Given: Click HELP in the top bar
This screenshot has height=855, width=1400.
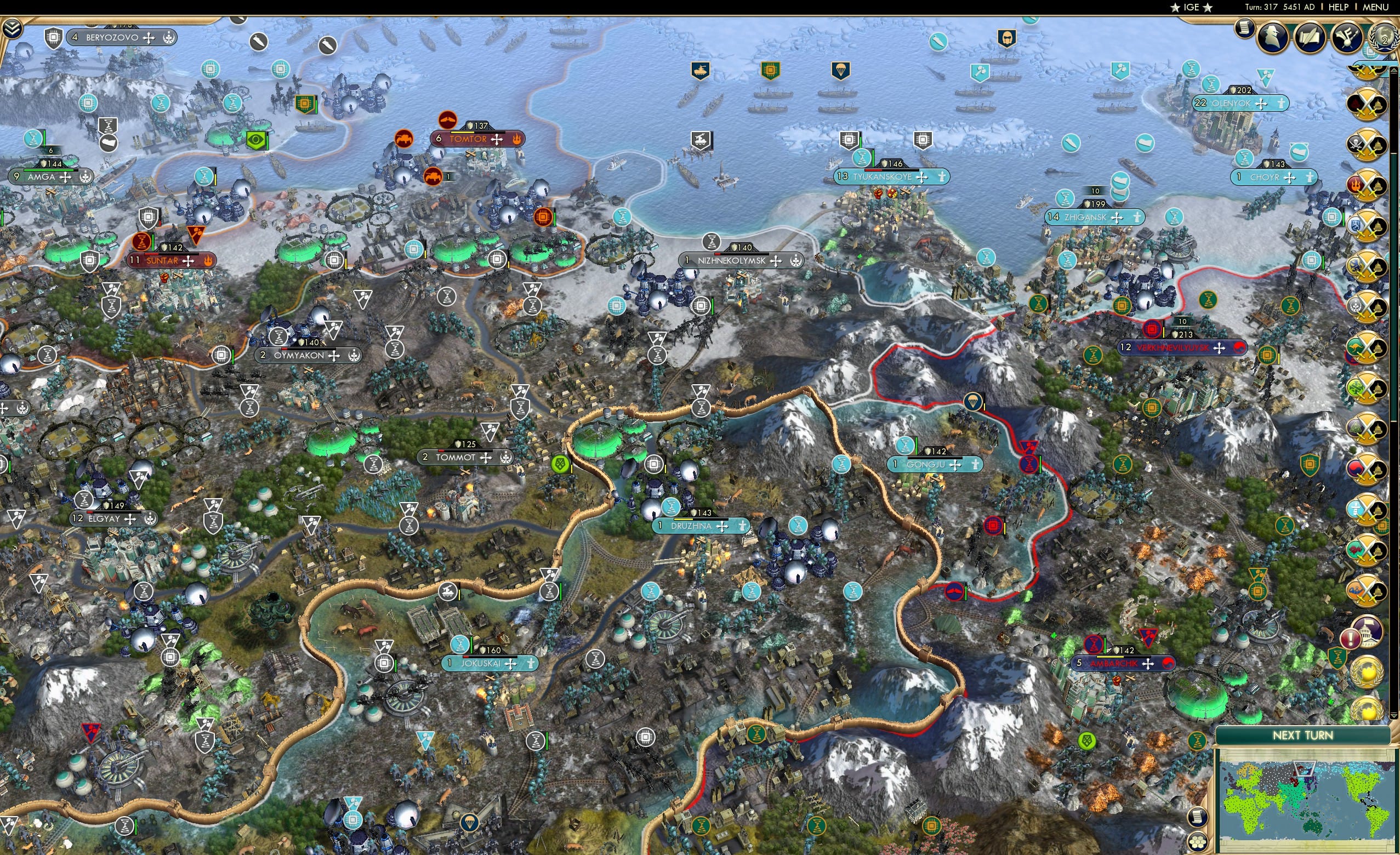Looking at the screenshot, I should (1339, 7).
